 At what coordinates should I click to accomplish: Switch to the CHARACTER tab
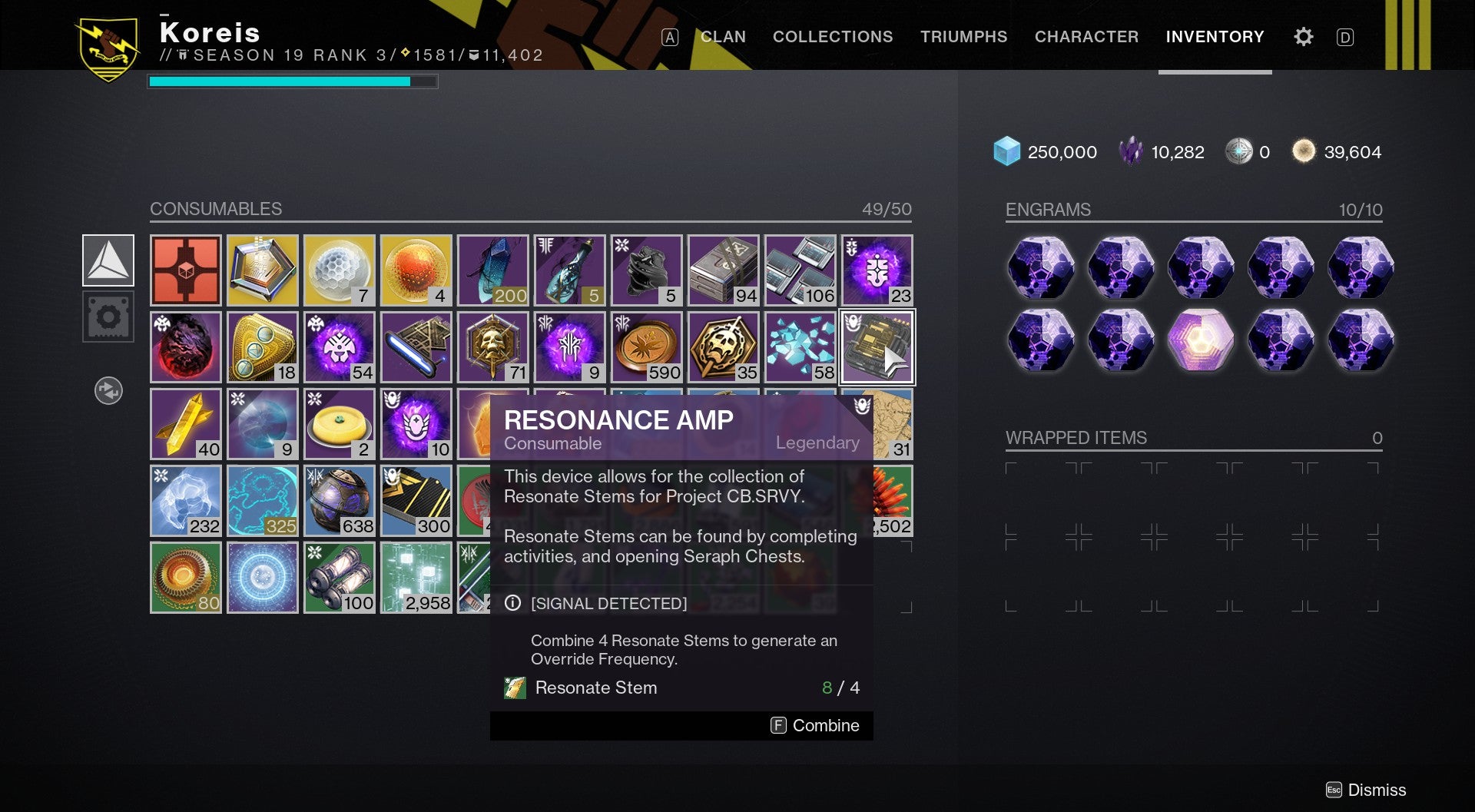[1087, 36]
